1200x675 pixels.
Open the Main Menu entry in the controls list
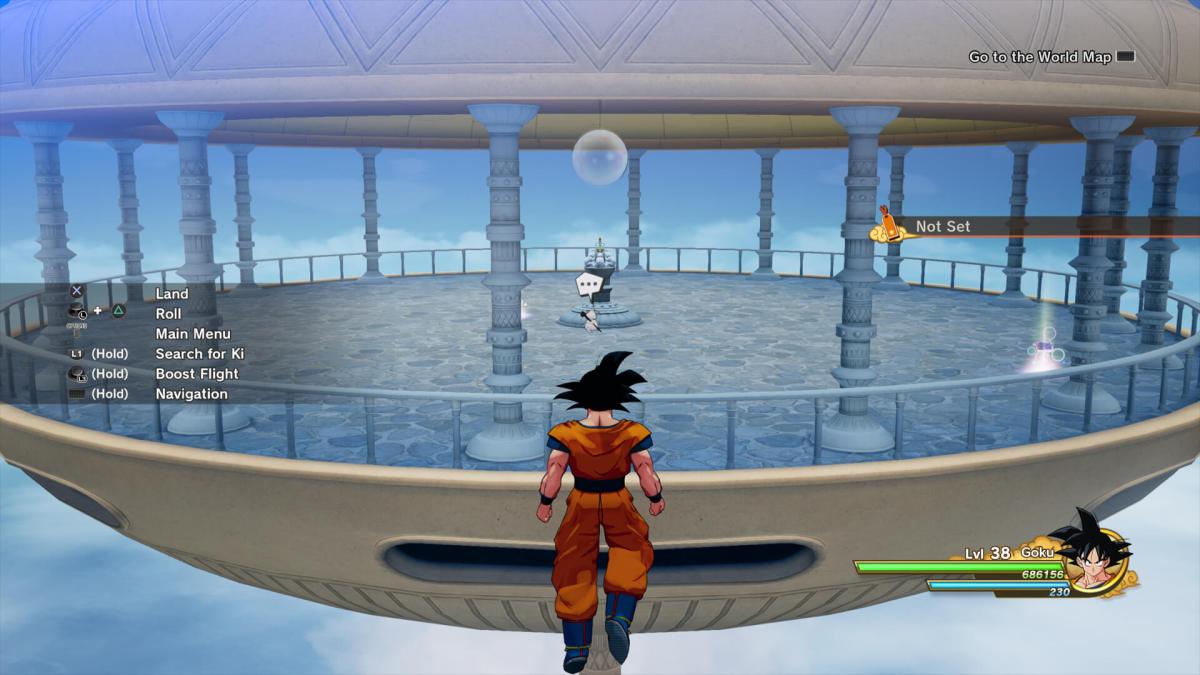click(x=193, y=334)
